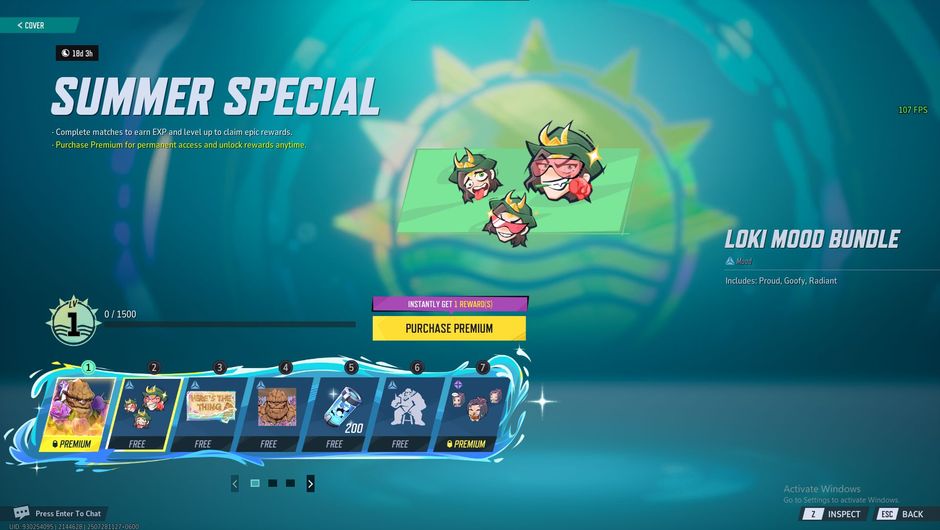Go back to Cover page
Image resolution: width=940 pixels, height=530 pixels.
pos(32,25)
